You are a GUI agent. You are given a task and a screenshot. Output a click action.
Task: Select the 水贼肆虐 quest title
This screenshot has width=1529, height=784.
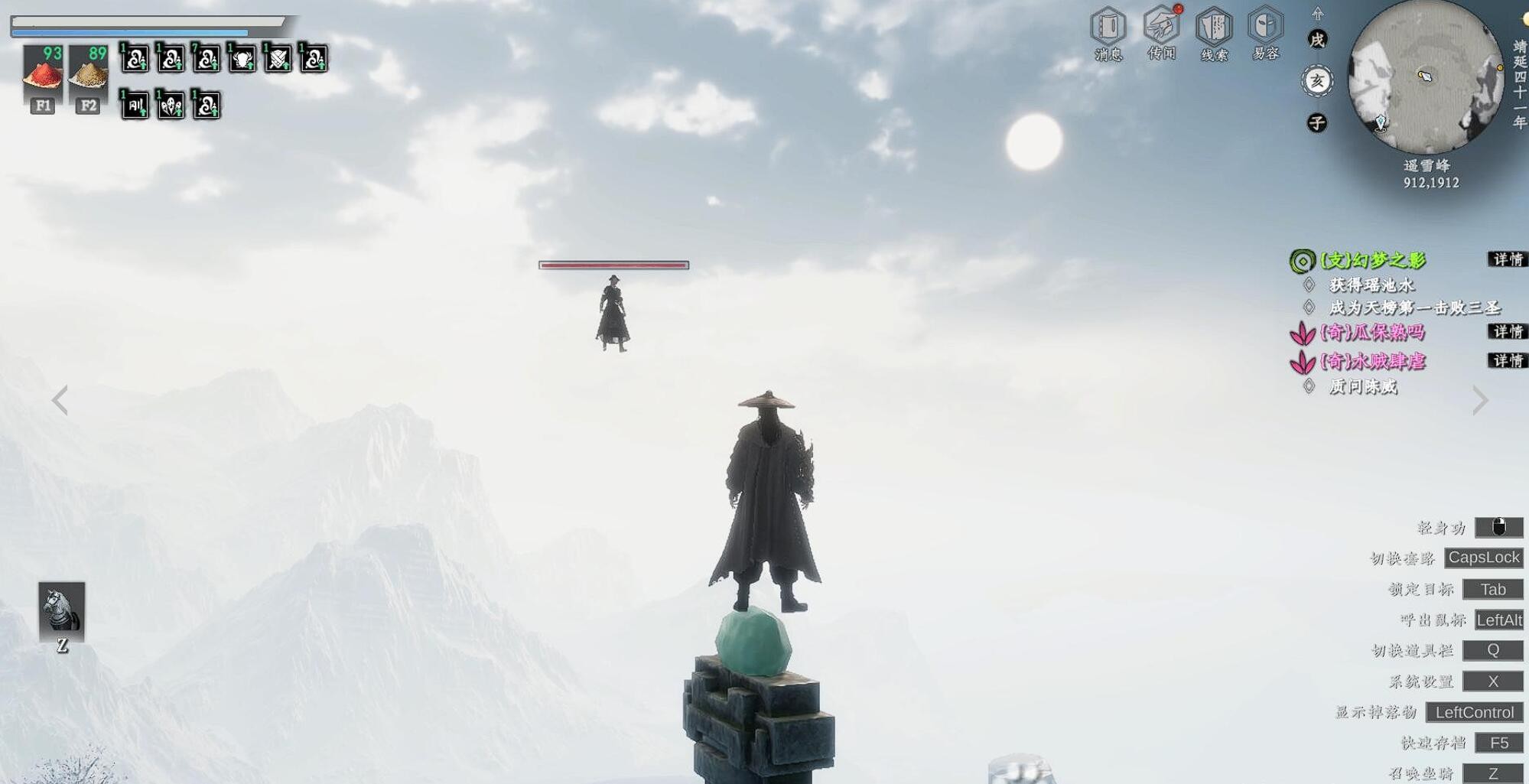click(x=1373, y=361)
